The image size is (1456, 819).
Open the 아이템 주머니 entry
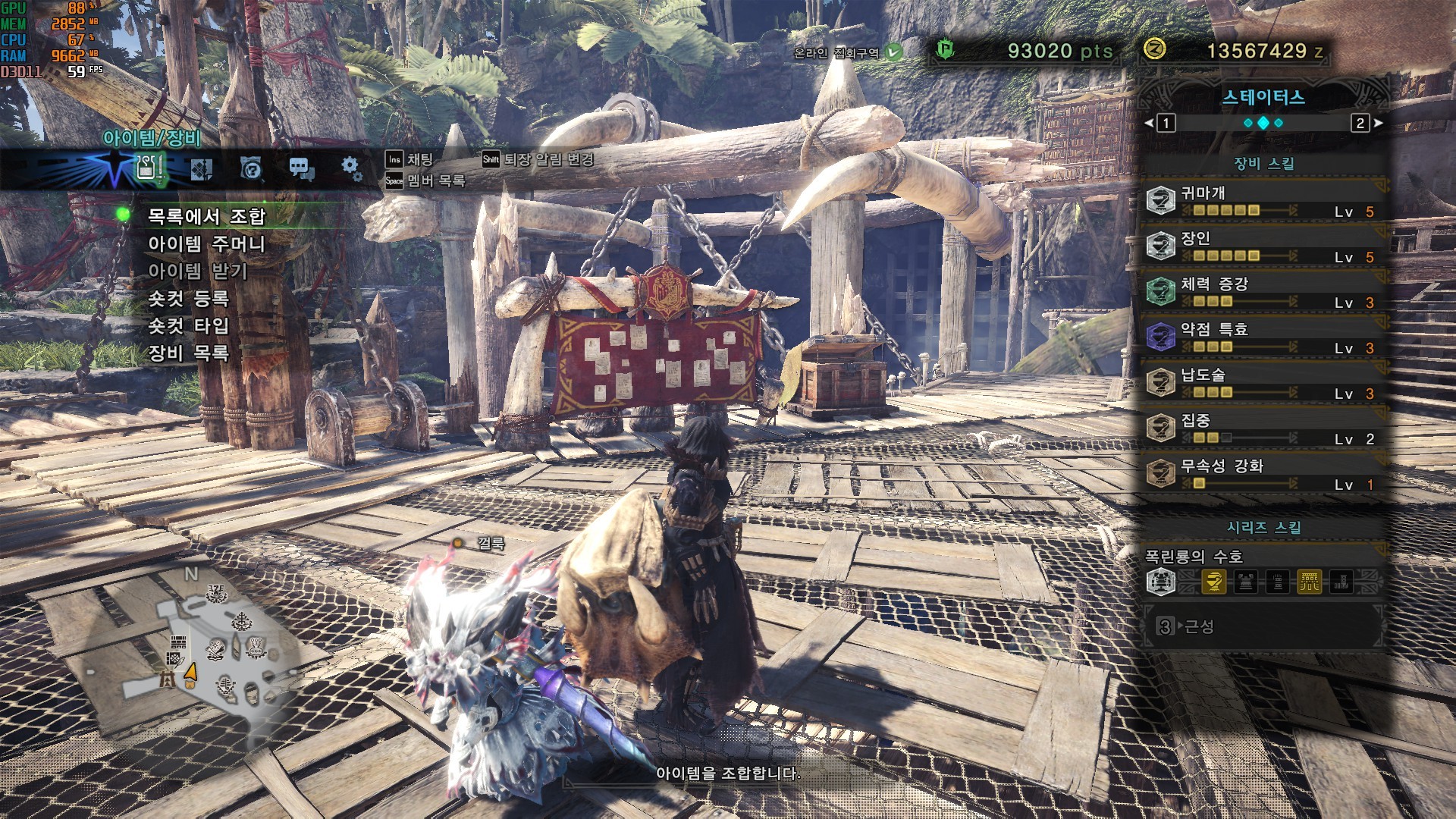click(206, 244)
